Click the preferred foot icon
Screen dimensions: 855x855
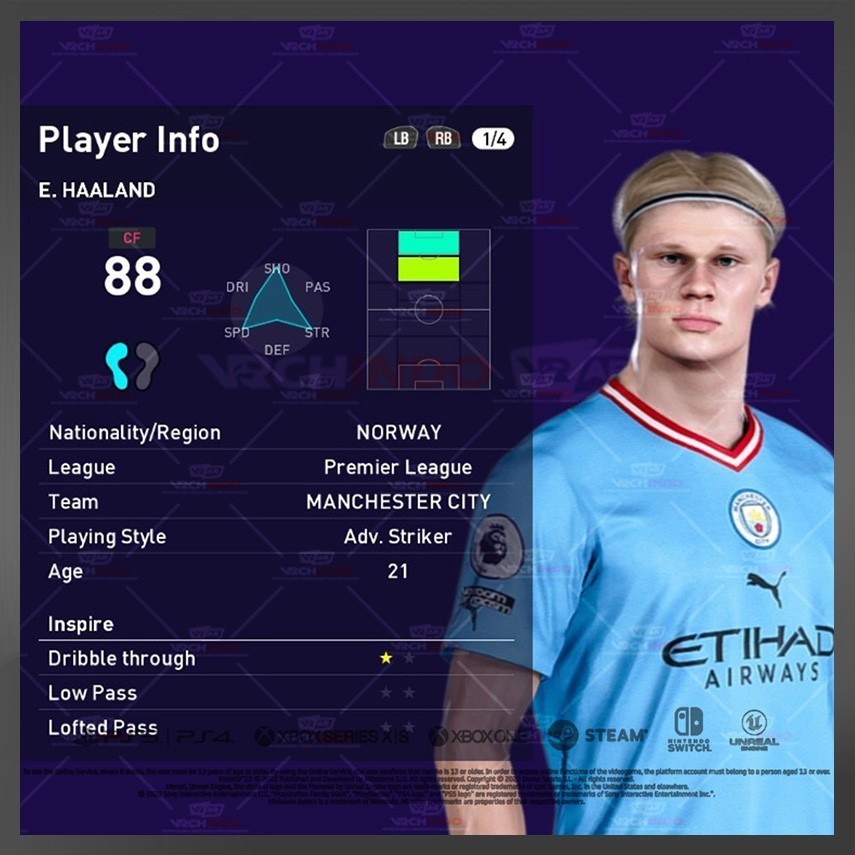click(132, 366)
